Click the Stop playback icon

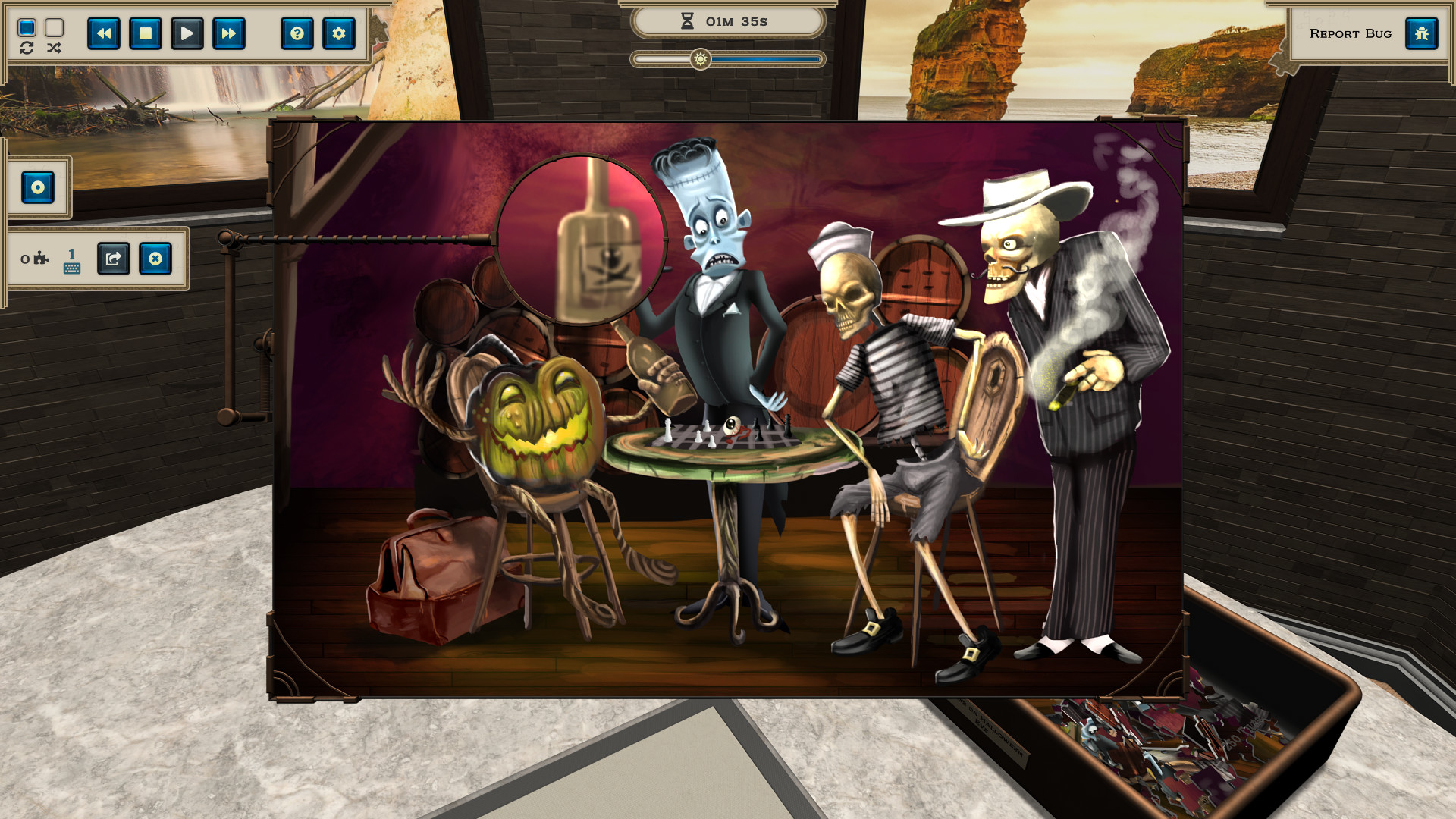[x=146, y=33]
